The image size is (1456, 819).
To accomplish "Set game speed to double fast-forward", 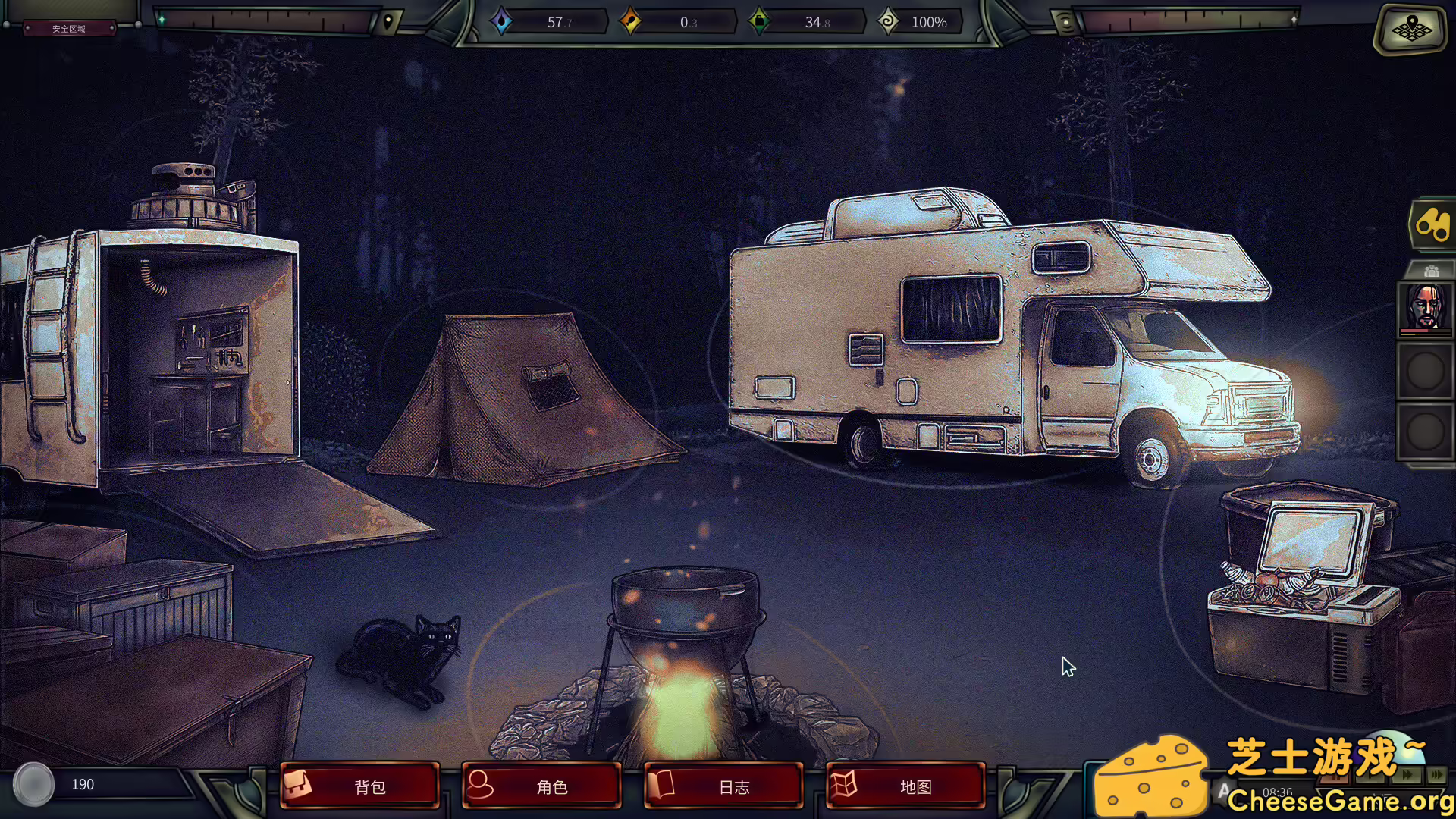I will tap(1408, 774).
